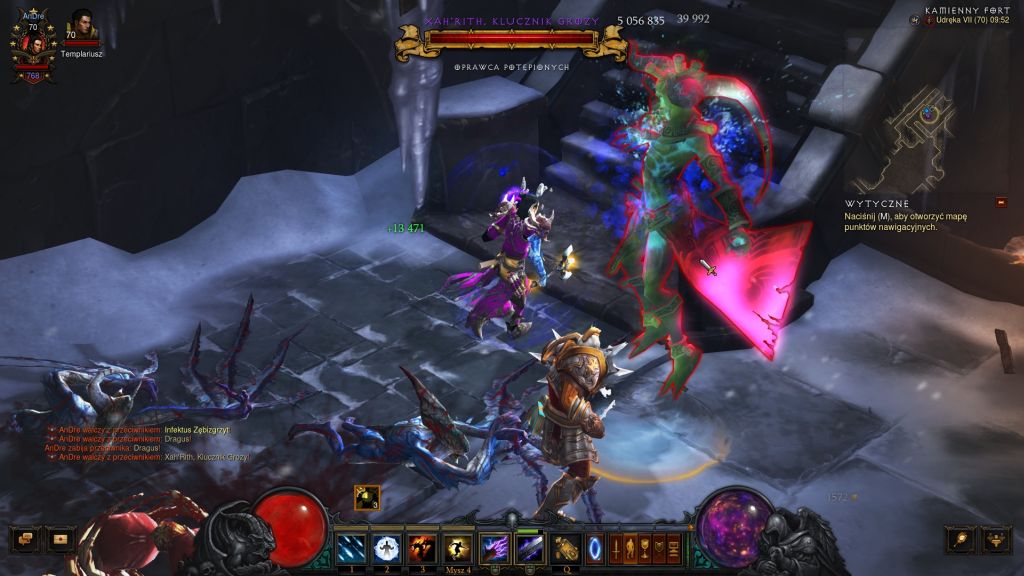Screen dimensions: 1024x576
Task: Activate the running figure skill on Mysz 4
Action: (457, 548)
